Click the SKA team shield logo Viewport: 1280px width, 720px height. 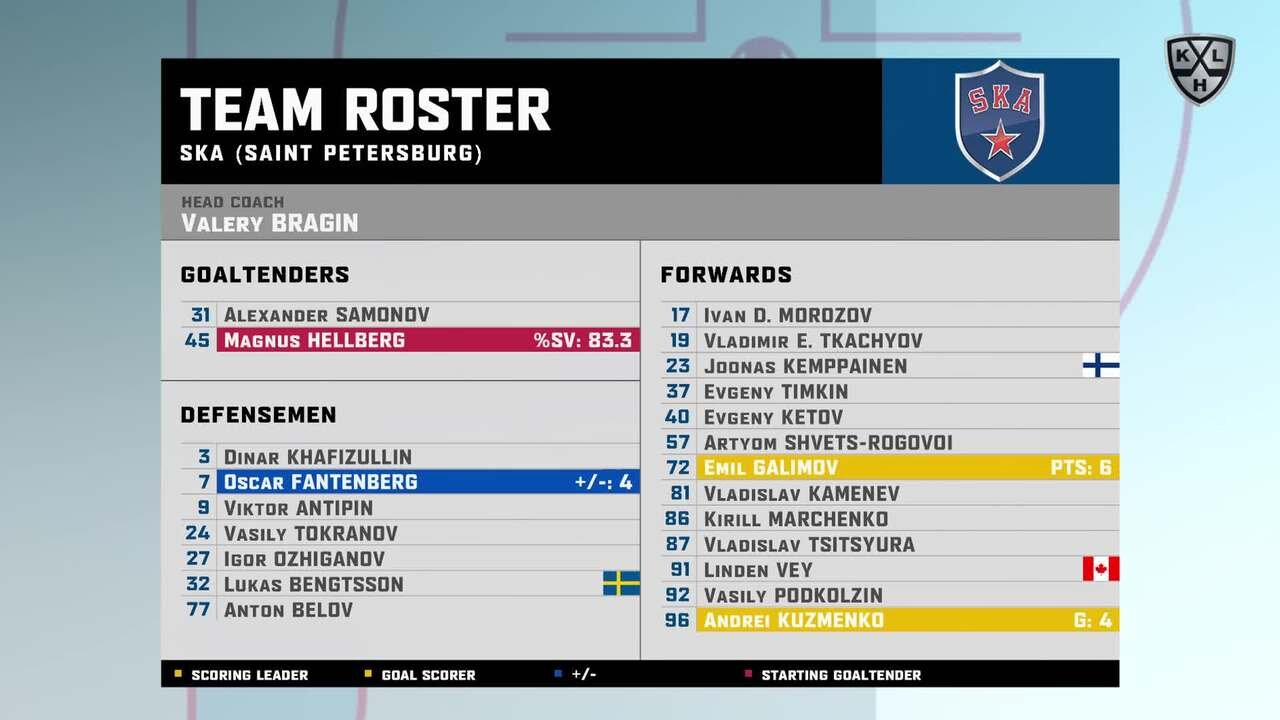999,121
